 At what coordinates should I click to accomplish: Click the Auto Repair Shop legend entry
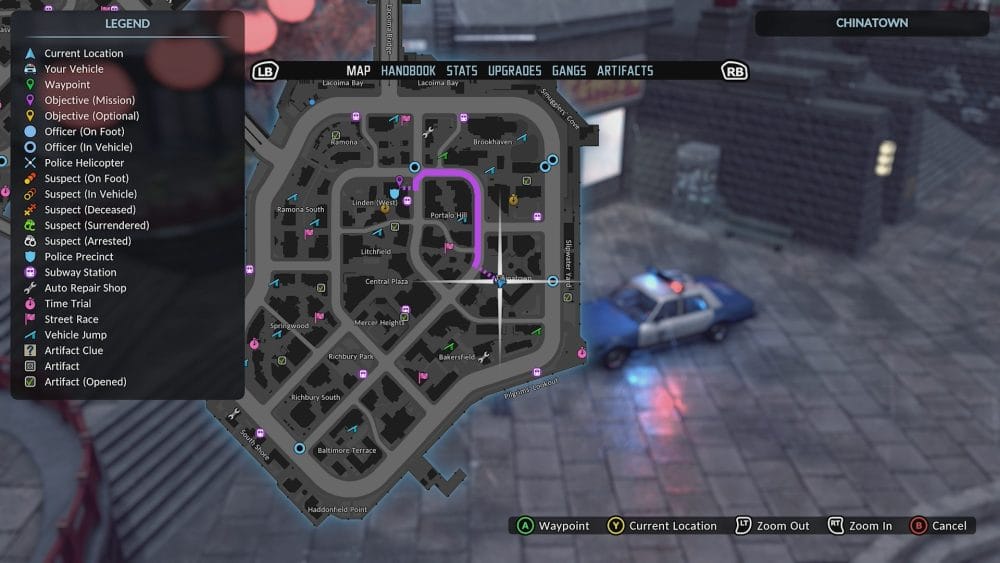click(x=85, y=288)
